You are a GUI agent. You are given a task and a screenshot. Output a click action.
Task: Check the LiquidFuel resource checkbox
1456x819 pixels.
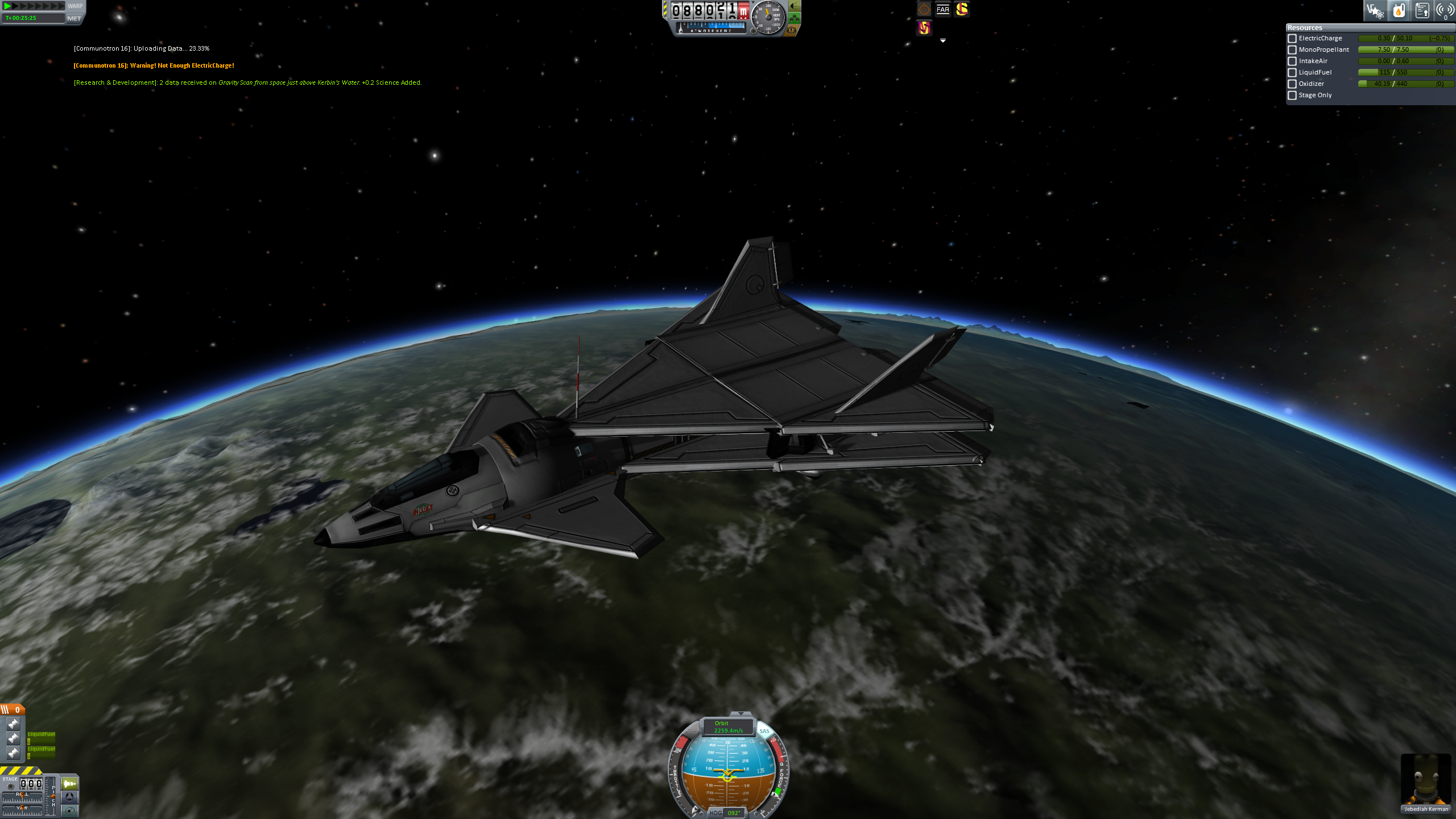(x=1292, y=73)
